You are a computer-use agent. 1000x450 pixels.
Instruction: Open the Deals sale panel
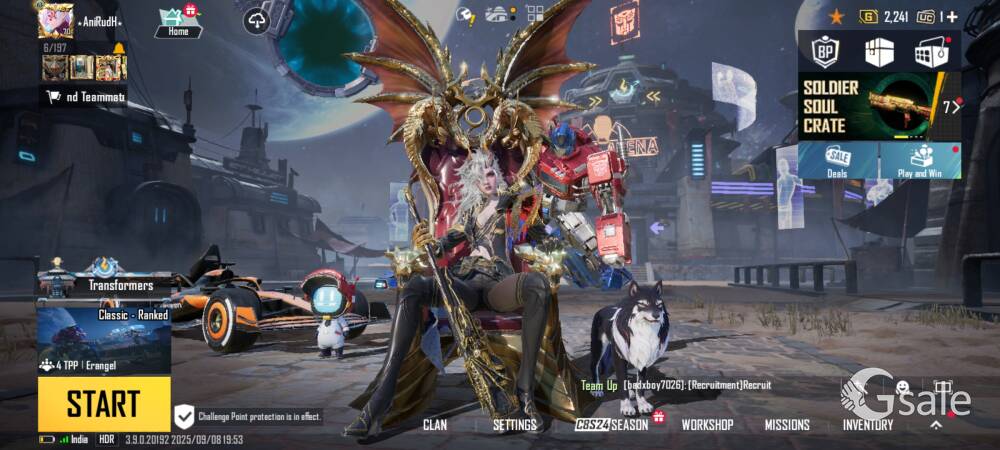pos(838,160)
